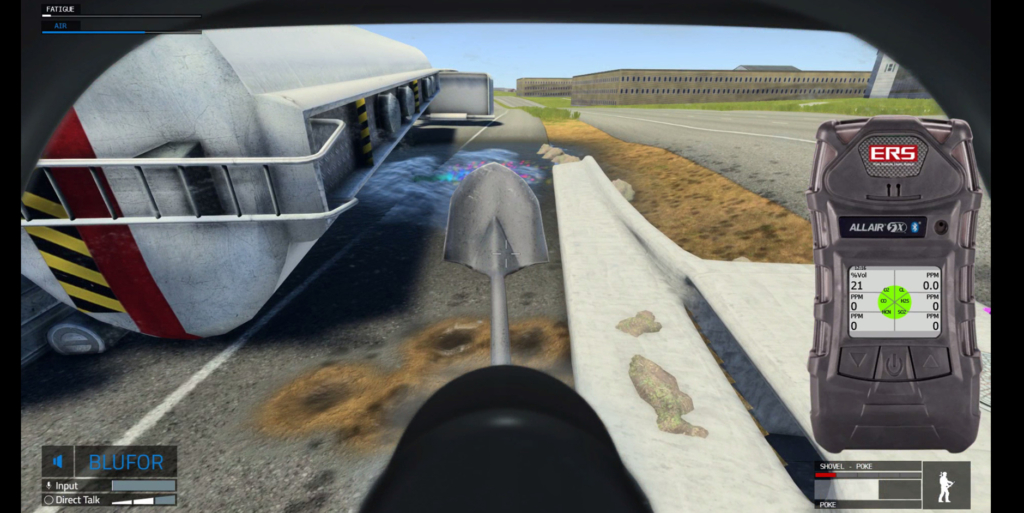Select the BLUFOR channel label
Screen dimensions: 1024x513
pos(126,462)
